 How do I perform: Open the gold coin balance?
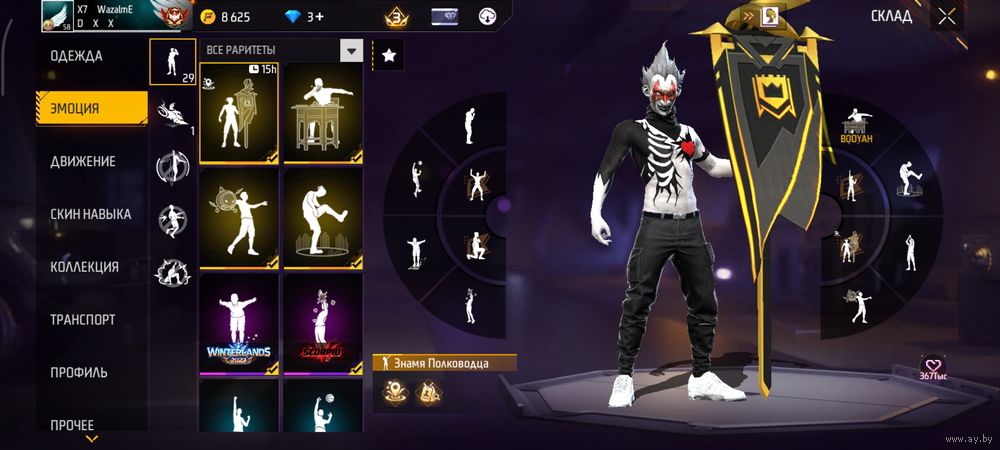tap(226, 17)
